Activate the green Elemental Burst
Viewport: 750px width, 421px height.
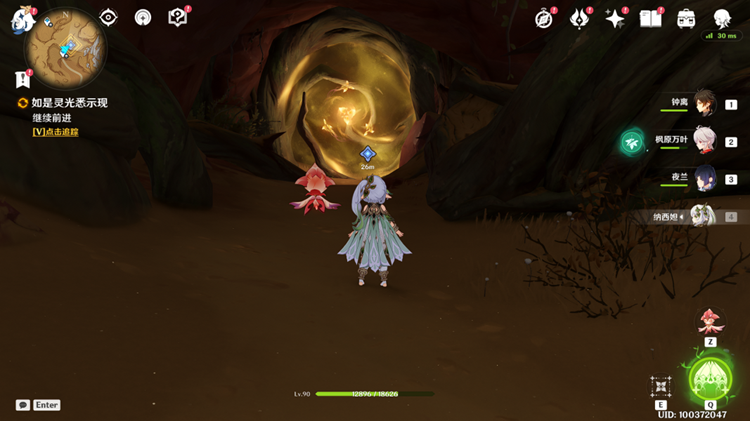coord(709,379)
